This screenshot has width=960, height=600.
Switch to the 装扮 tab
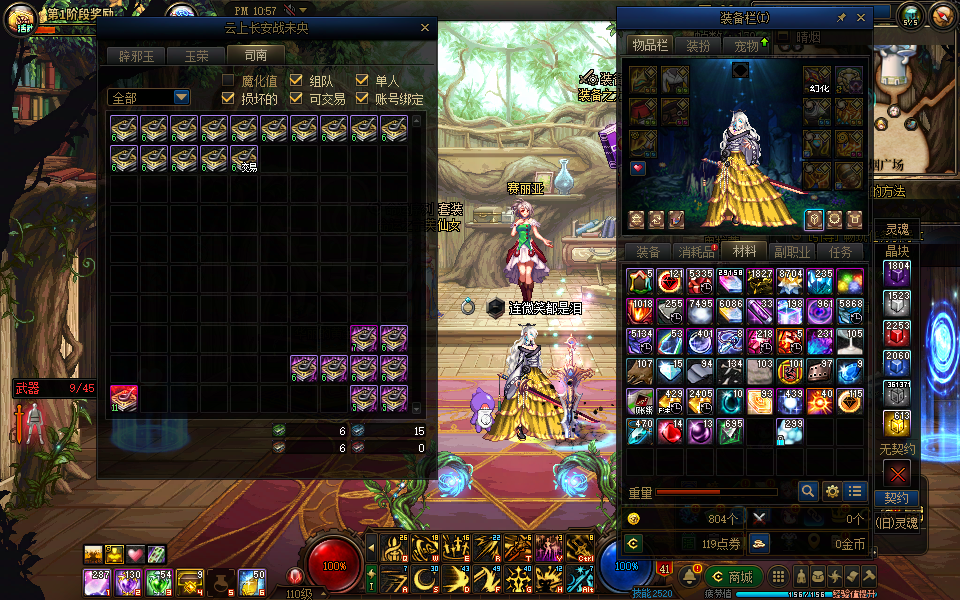coord(698,45)
